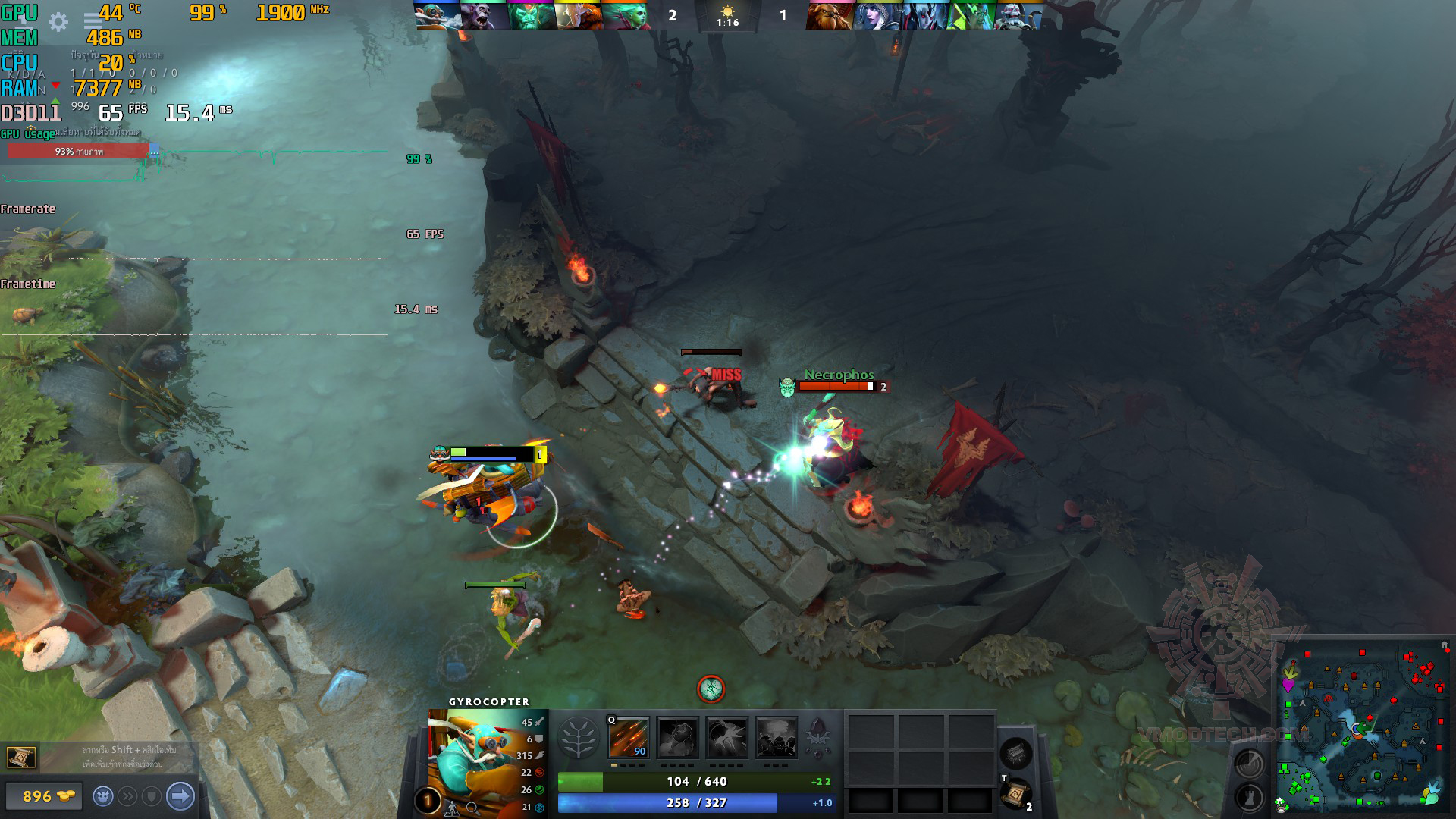Select Necrophos portrait in top bar
Viewport: 1456px width, 819px height.
530,15
